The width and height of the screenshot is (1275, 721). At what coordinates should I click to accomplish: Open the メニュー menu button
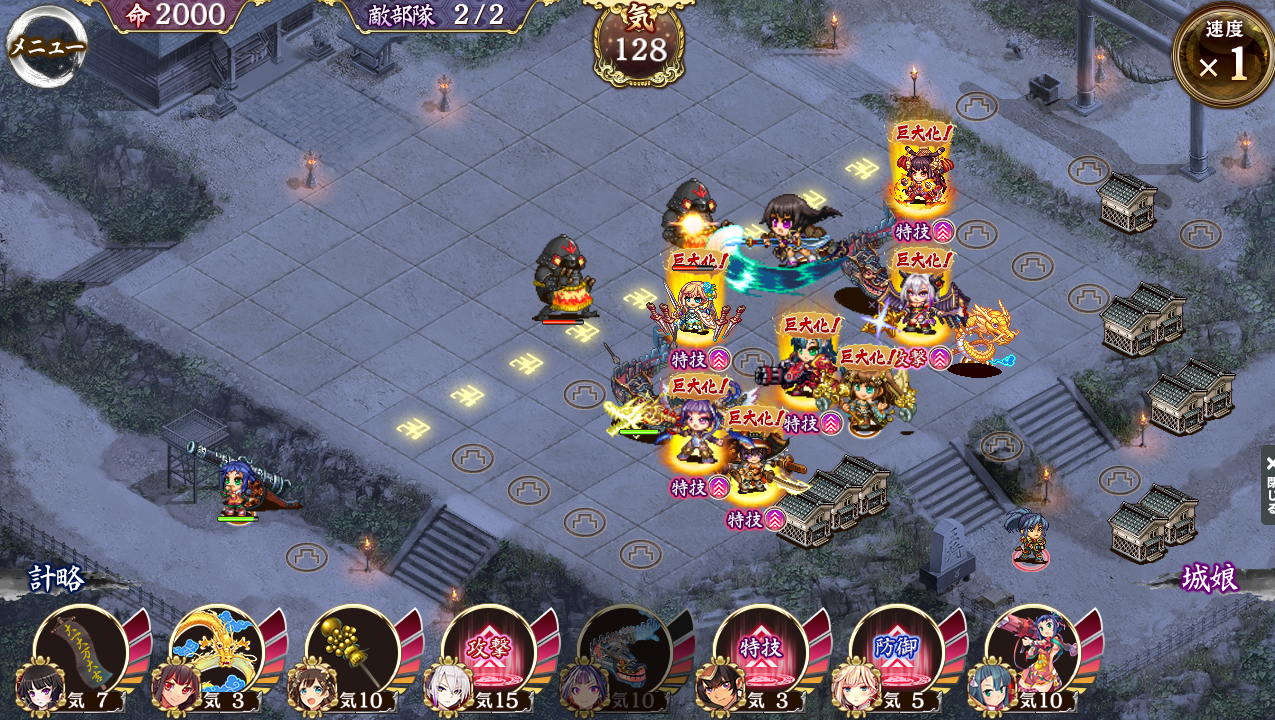(46, 46)
